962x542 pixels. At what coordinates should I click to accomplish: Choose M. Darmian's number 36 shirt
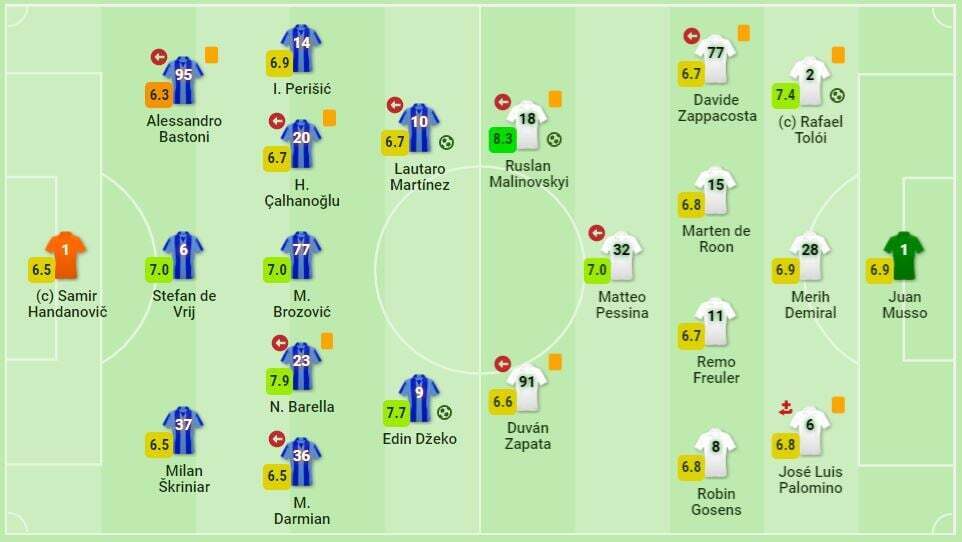(x=301, y=461)
